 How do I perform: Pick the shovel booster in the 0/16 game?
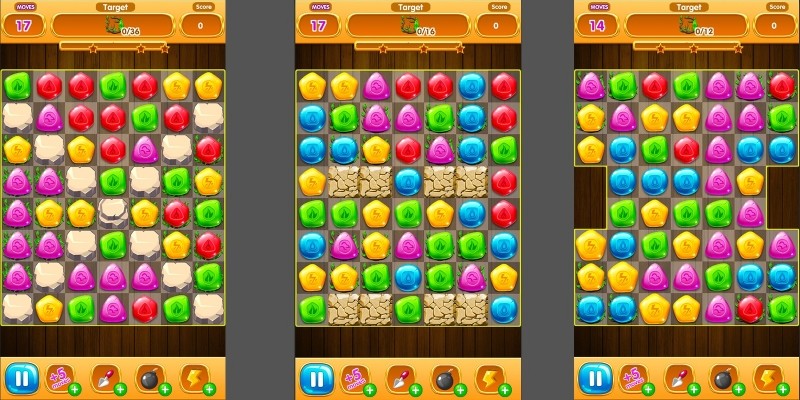coord(399,378)
